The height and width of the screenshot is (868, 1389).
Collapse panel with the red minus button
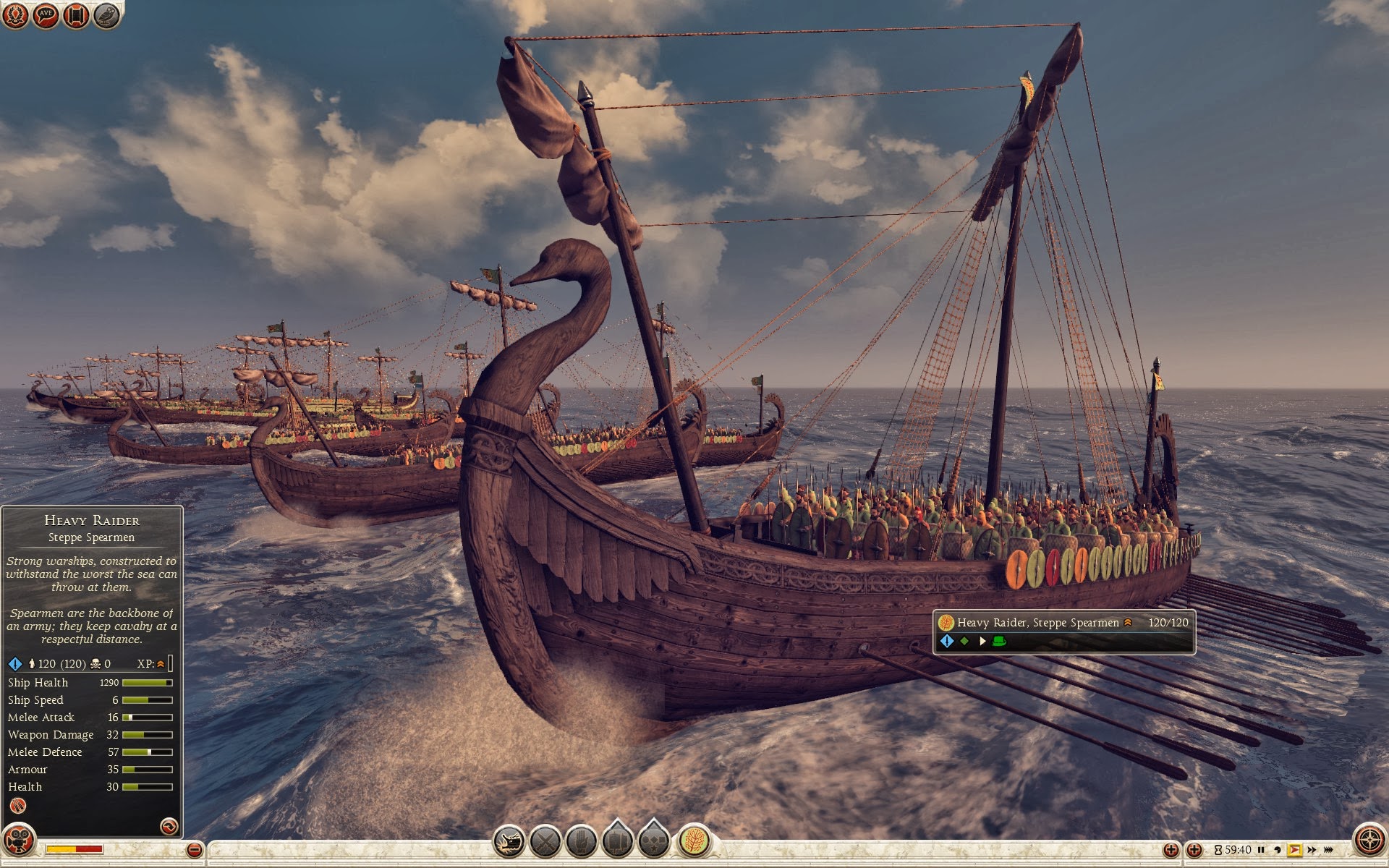pyautogui.click(x=194, y=849)
